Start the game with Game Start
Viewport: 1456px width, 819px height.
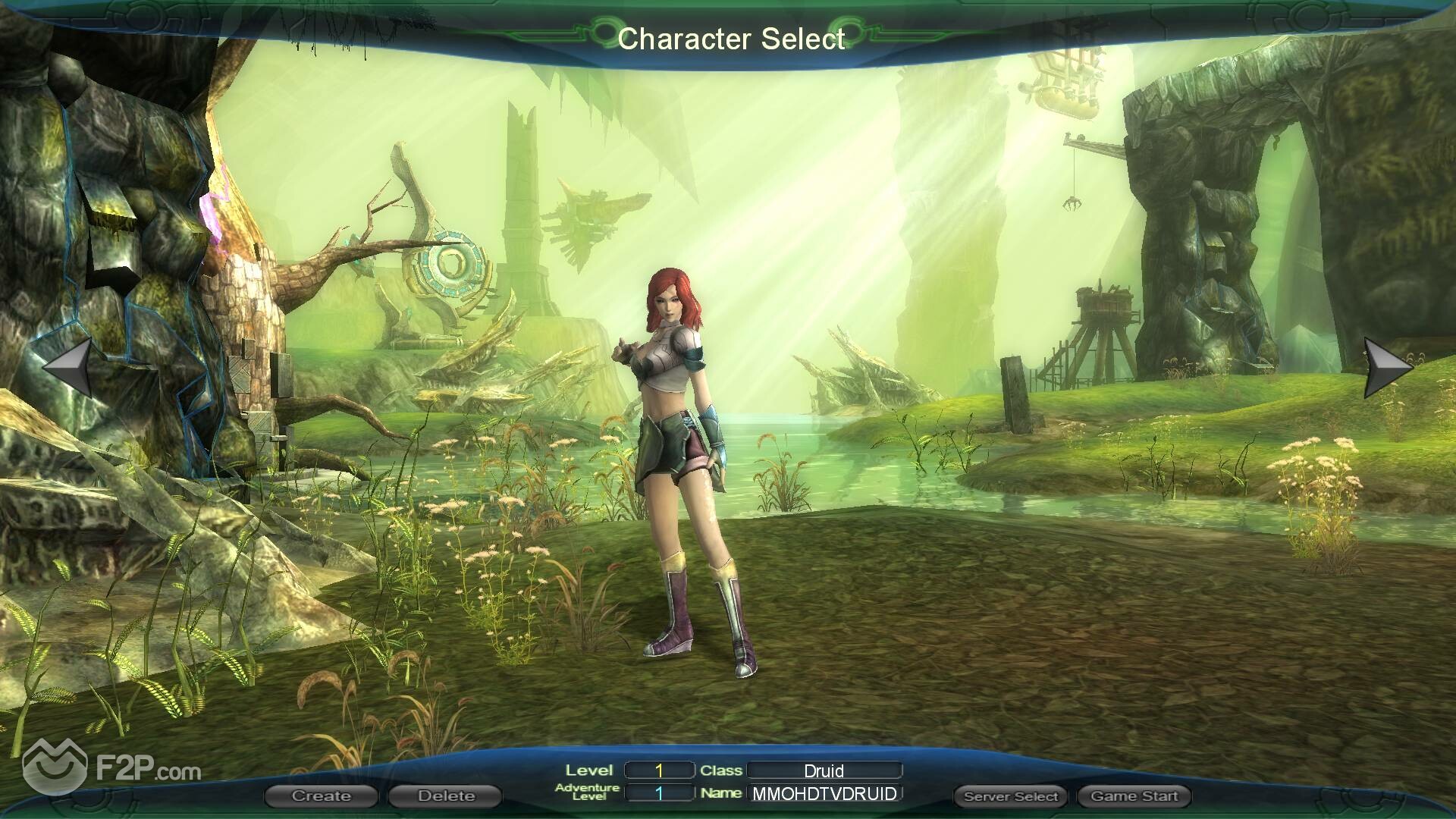point(1134,796)
